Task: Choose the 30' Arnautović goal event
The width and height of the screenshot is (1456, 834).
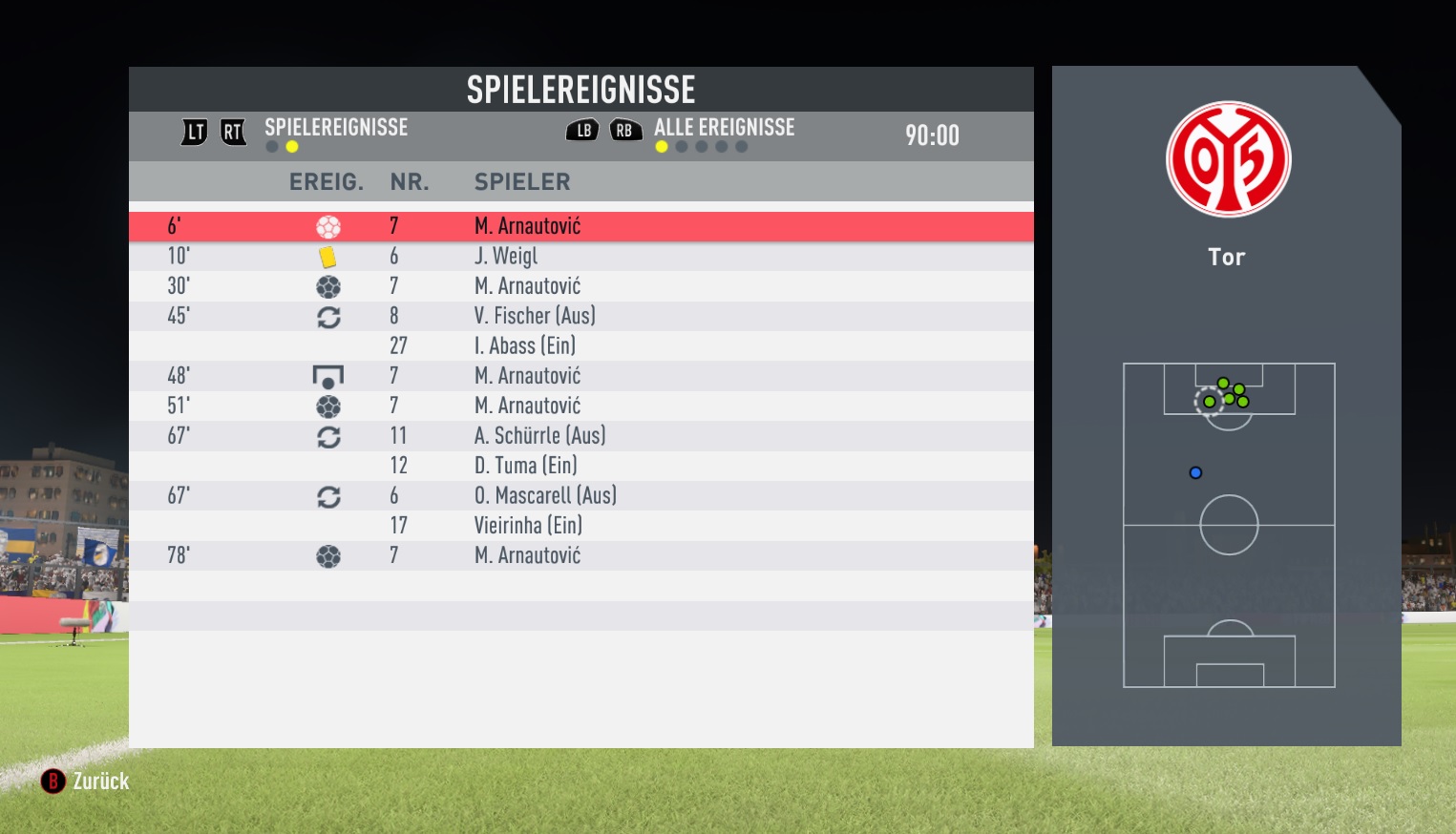Action: pyautogui.click(x=580, y=286)
